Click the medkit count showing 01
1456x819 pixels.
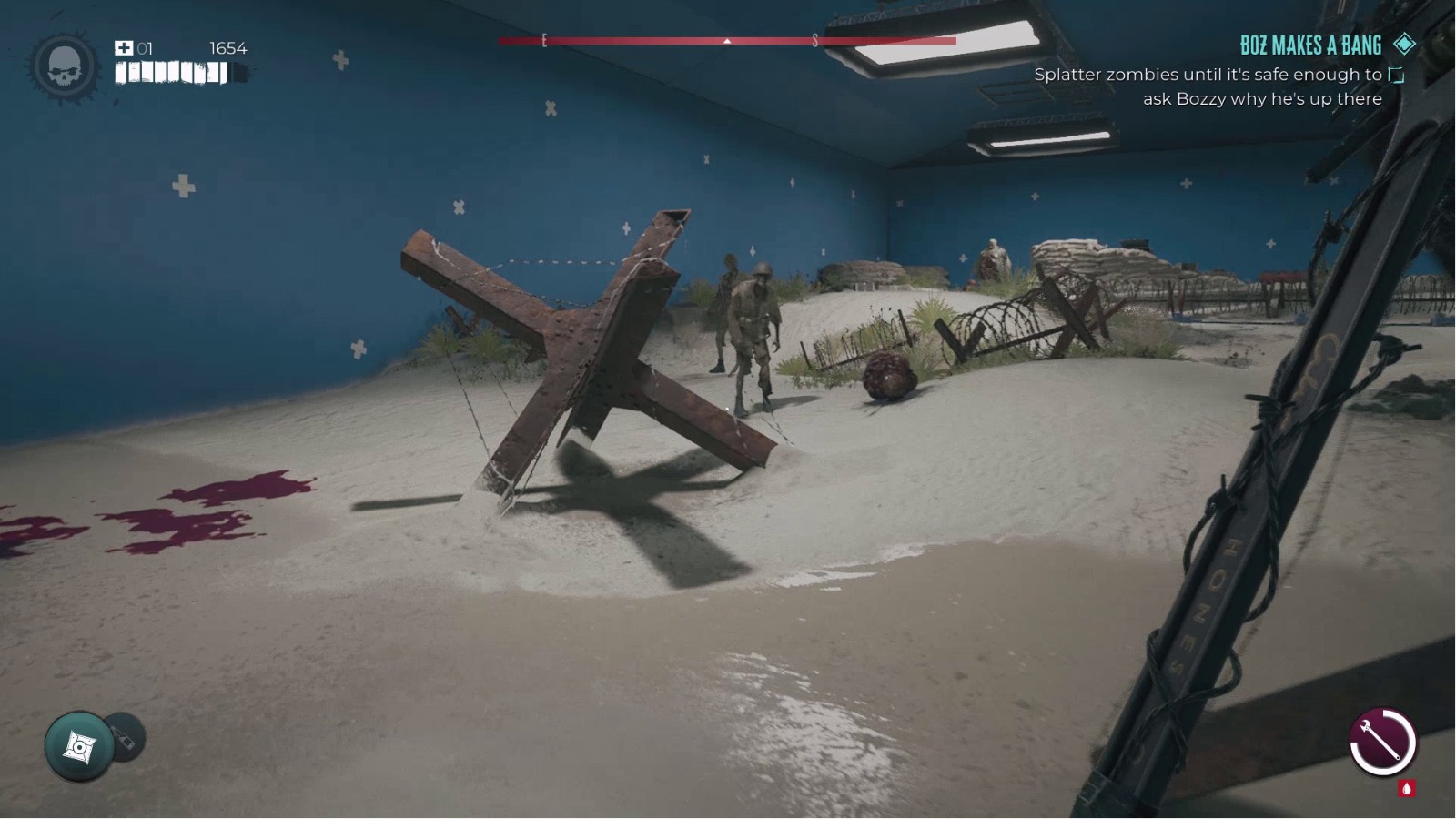click(144, 47)
